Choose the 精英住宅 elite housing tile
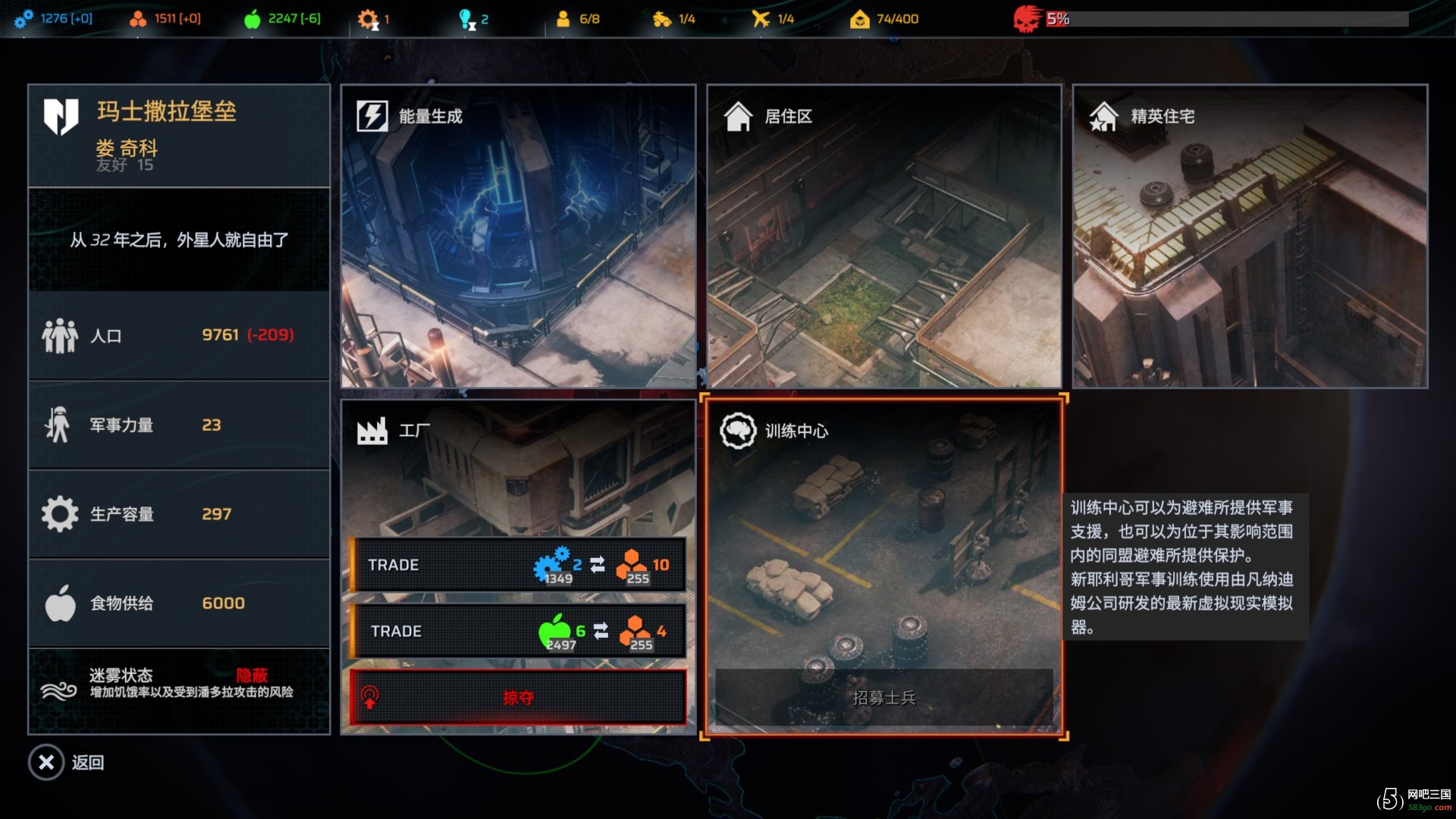The width and height of the screenshot is (1456, 819). 1250,237
